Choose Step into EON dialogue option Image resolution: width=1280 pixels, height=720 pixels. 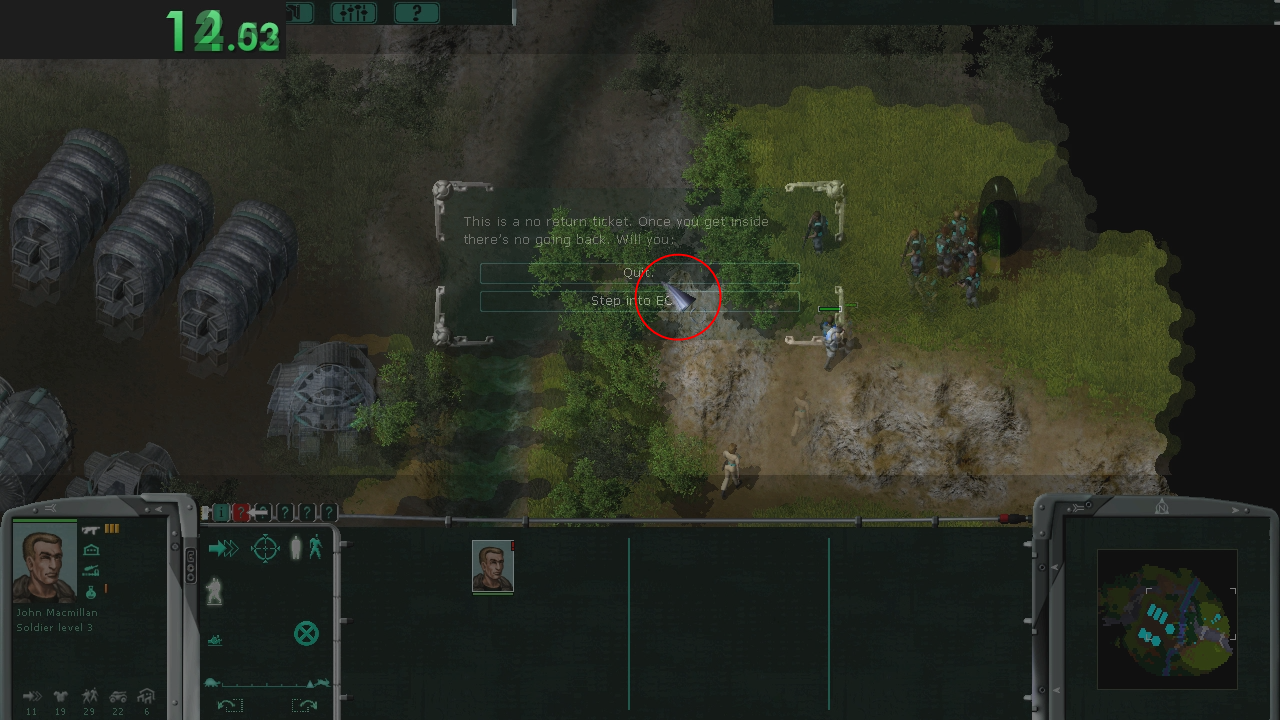click(x=638, y=301)
